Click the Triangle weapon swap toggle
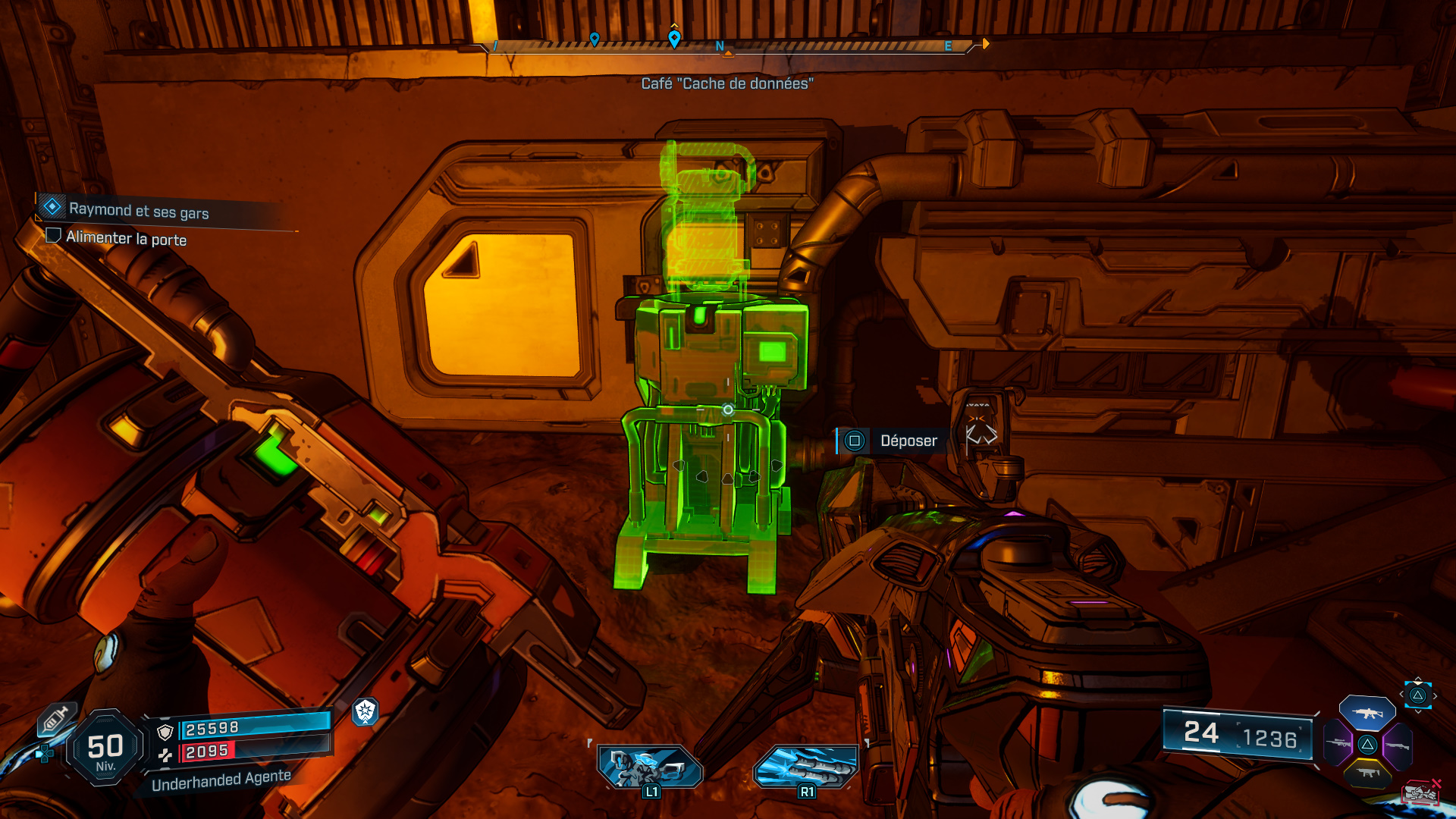This screenshot has height=819, width=1456. point(1417,695)
